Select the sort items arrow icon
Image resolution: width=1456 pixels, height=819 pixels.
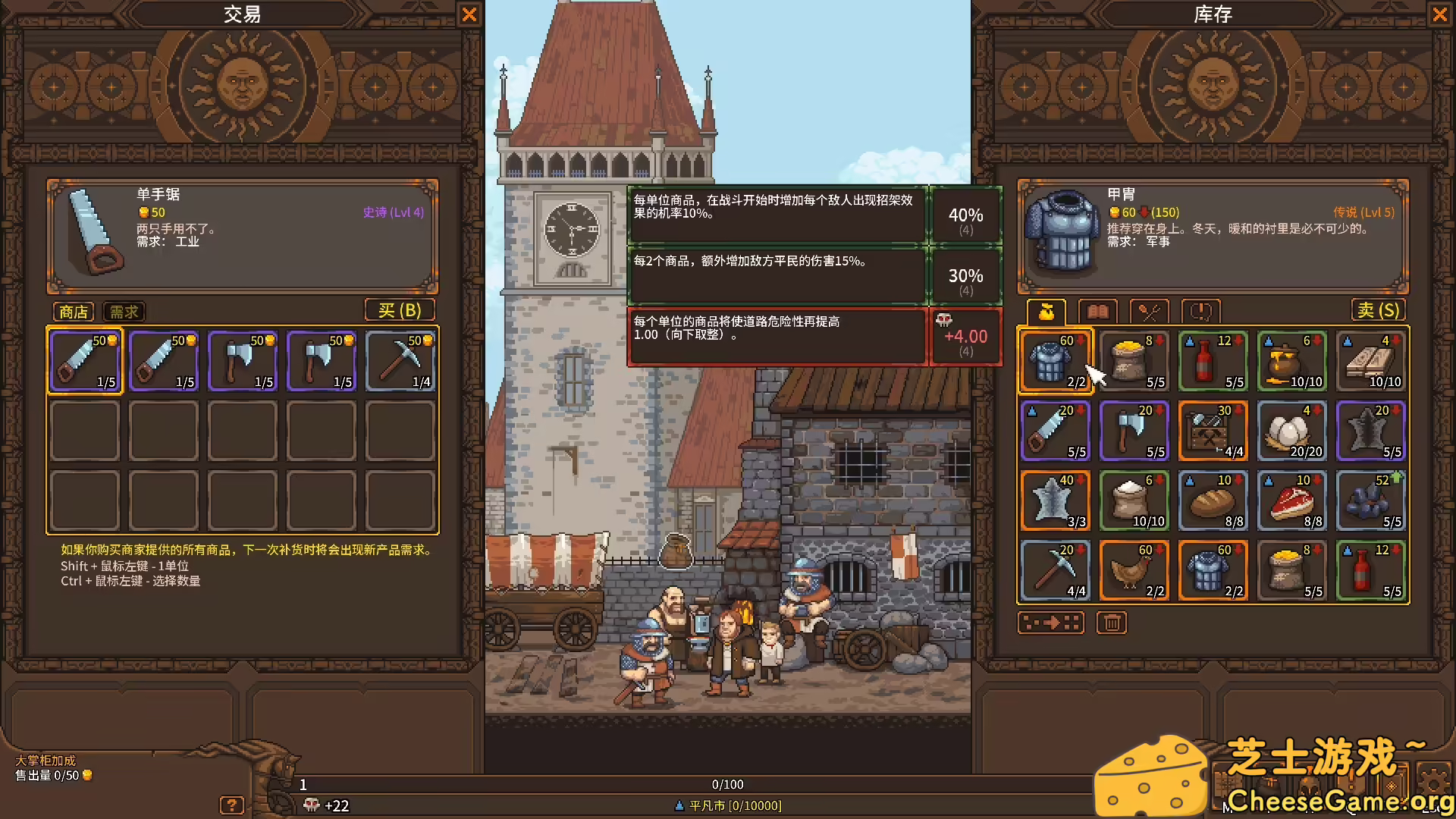1051,622
